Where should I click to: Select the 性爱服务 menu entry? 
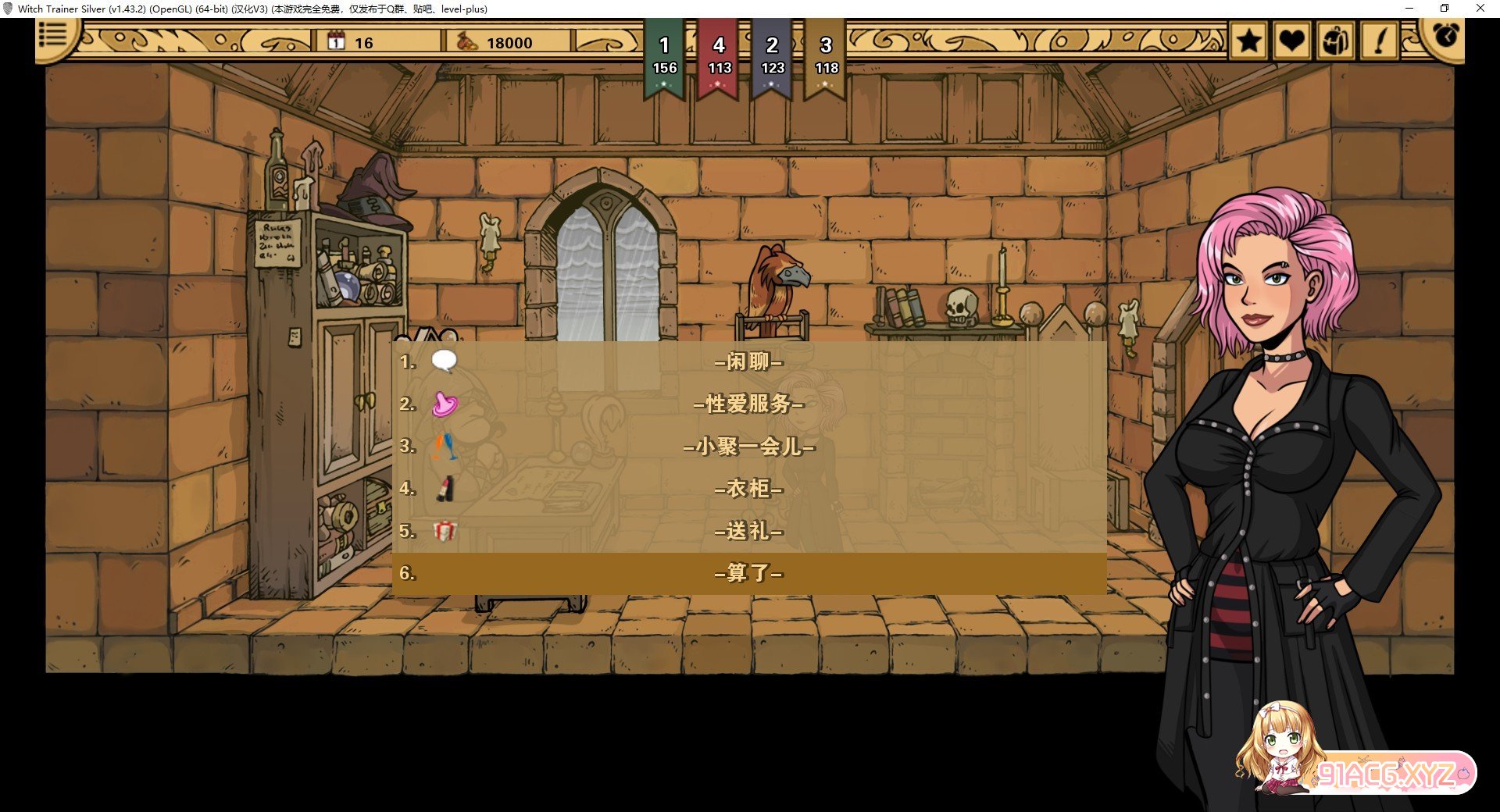(x=748, y=404)
